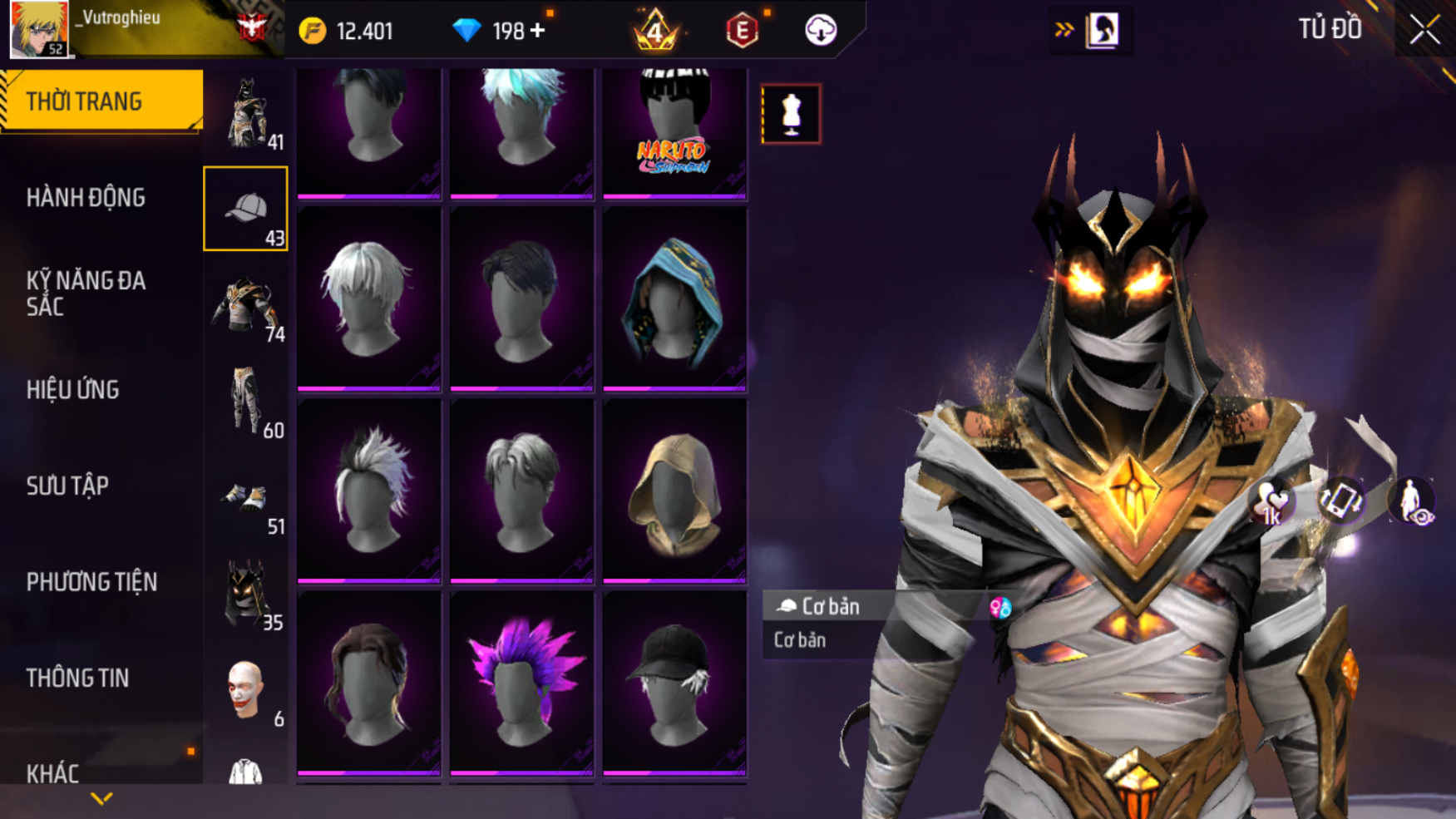Equip the Naruto Shippuden hair item
This screenshot has height=819, width=1456.
[674, 131]
